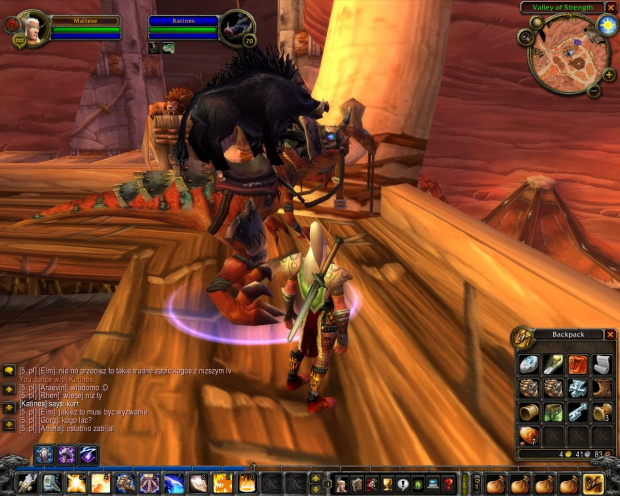Activate the first action bar ability
Viewport: 620px width, 496px height.
pos(27,484)
